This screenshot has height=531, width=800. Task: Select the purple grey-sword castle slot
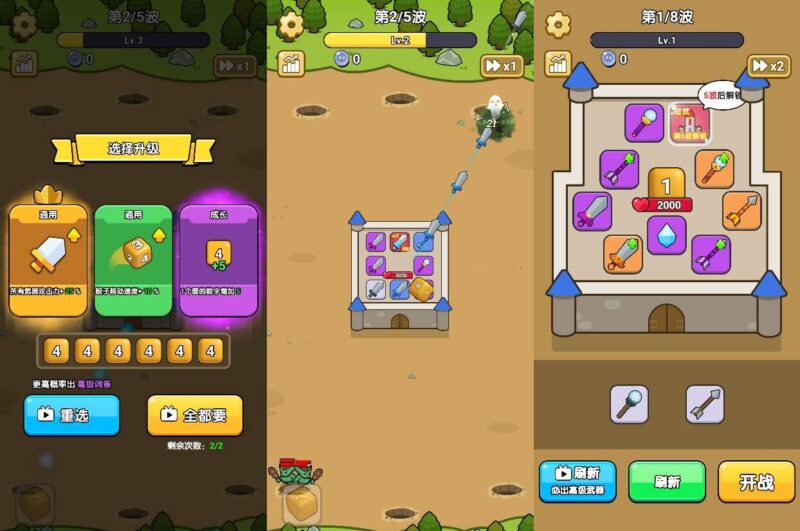pyautogui.click(x=592, y=211)
